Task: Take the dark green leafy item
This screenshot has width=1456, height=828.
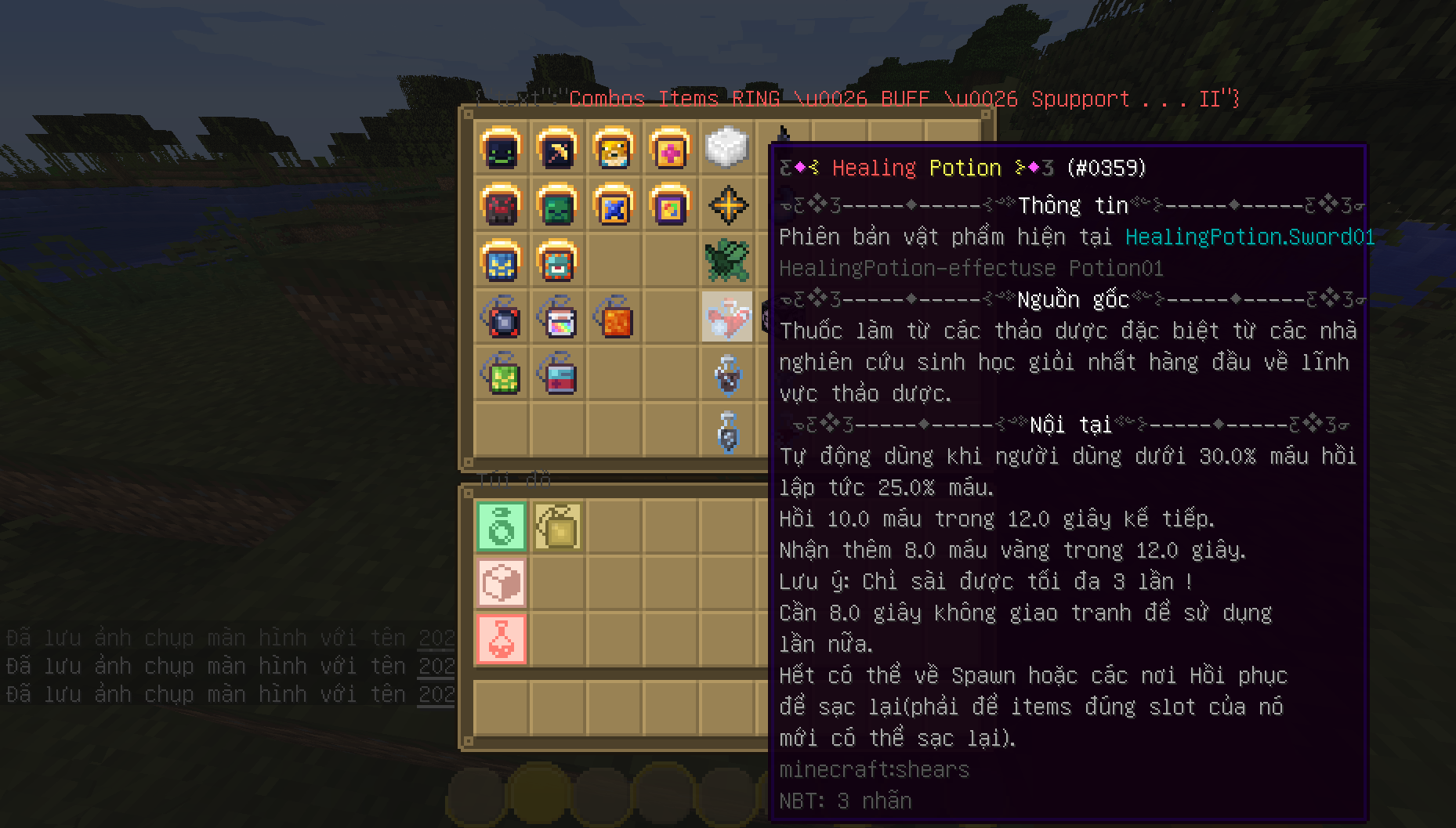Action: click(726, 262)
